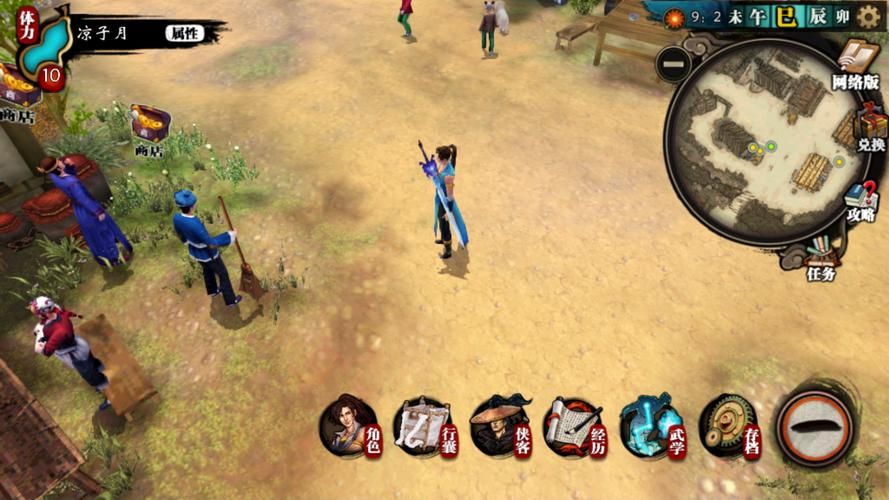
Task: Open the 存档 save menu
Action: click(728, 427)
